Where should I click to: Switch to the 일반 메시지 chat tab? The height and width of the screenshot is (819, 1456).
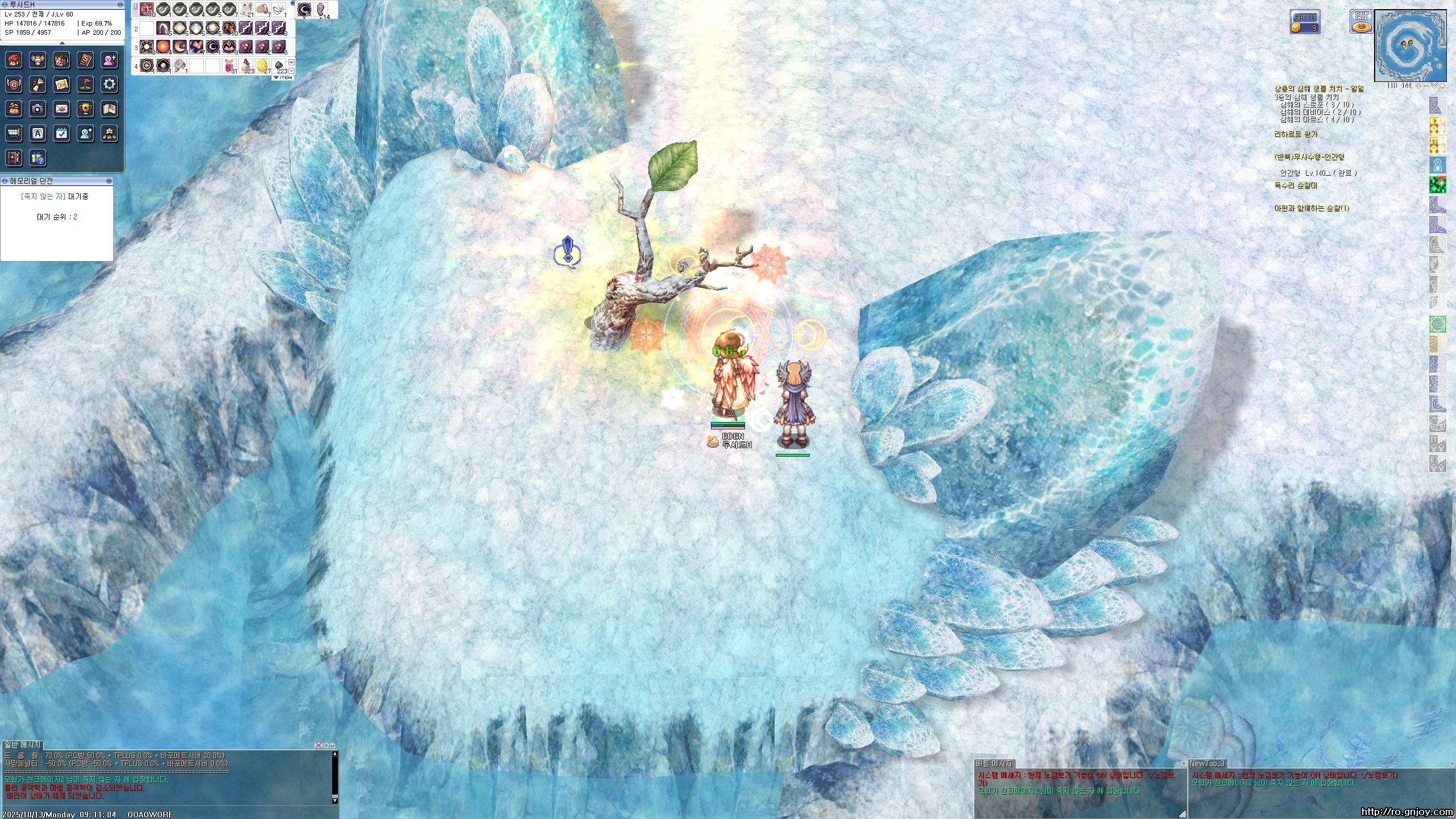(23, 744)
